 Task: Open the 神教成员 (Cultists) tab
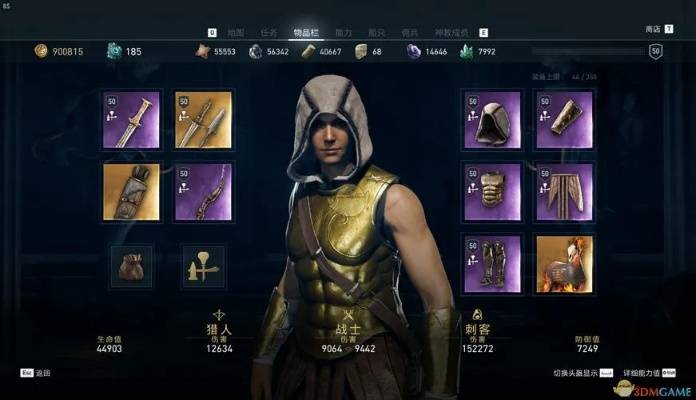449,32
